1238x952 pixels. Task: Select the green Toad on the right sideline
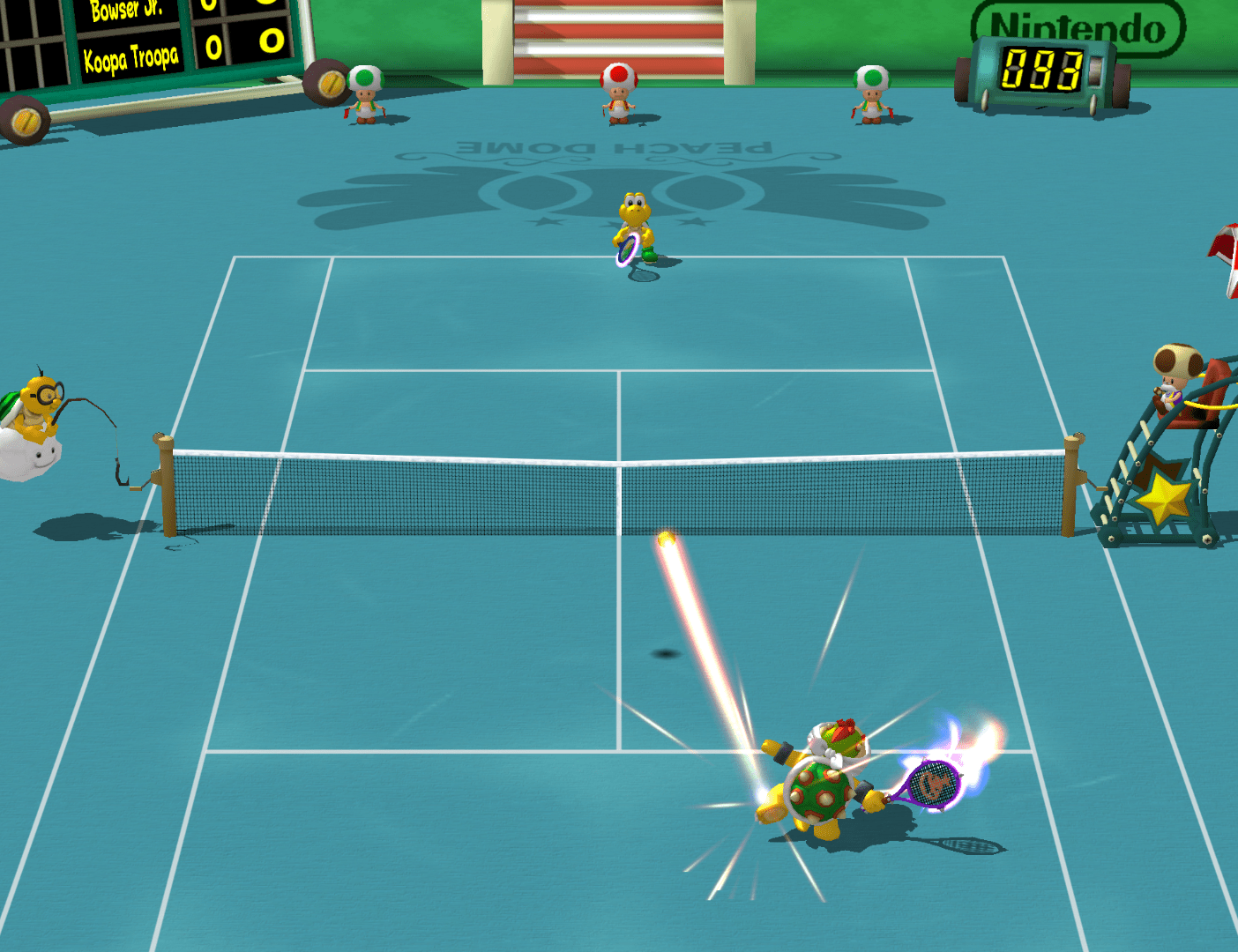(871, 93)
